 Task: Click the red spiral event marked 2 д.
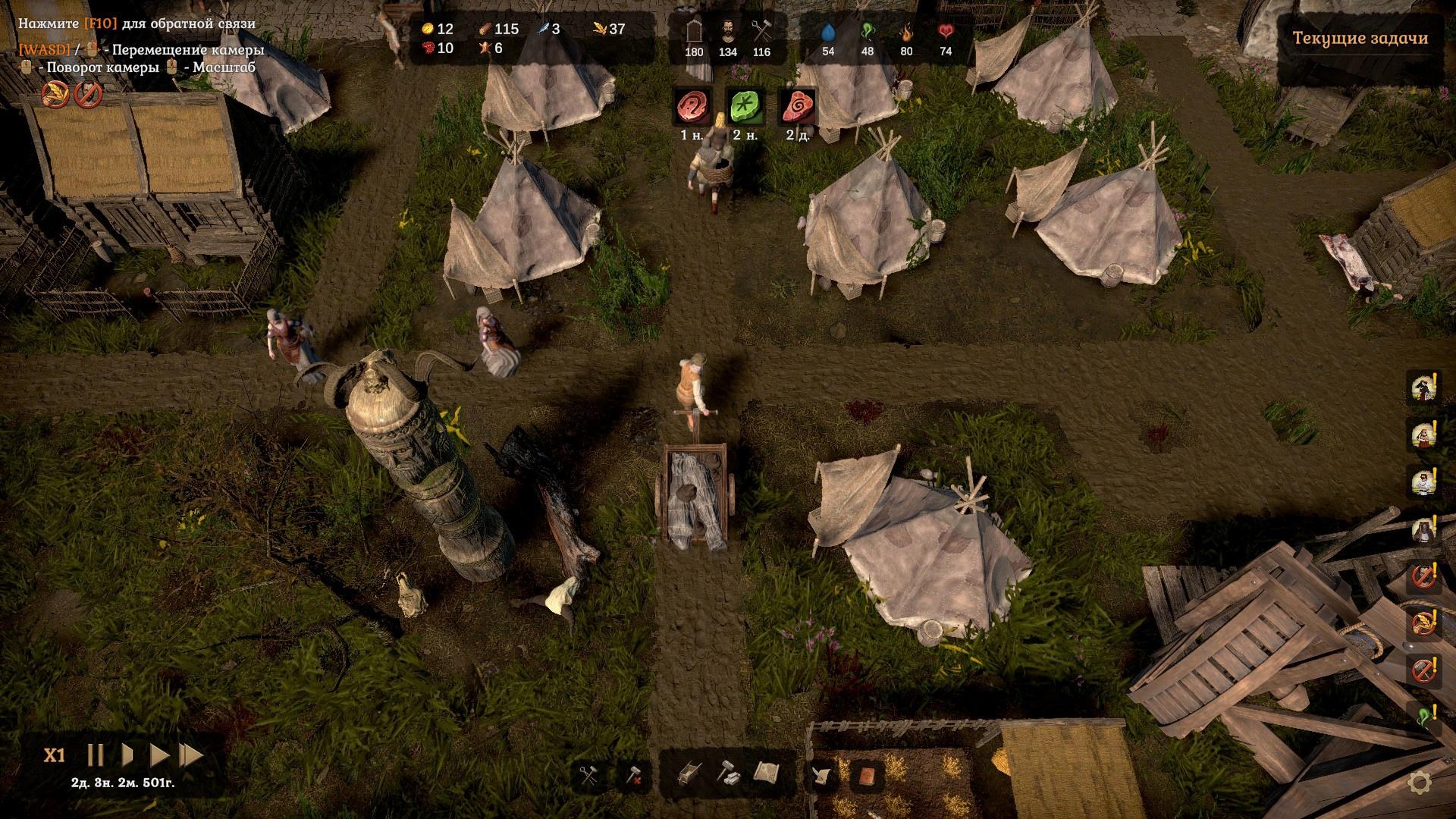[x=796, y=107]
